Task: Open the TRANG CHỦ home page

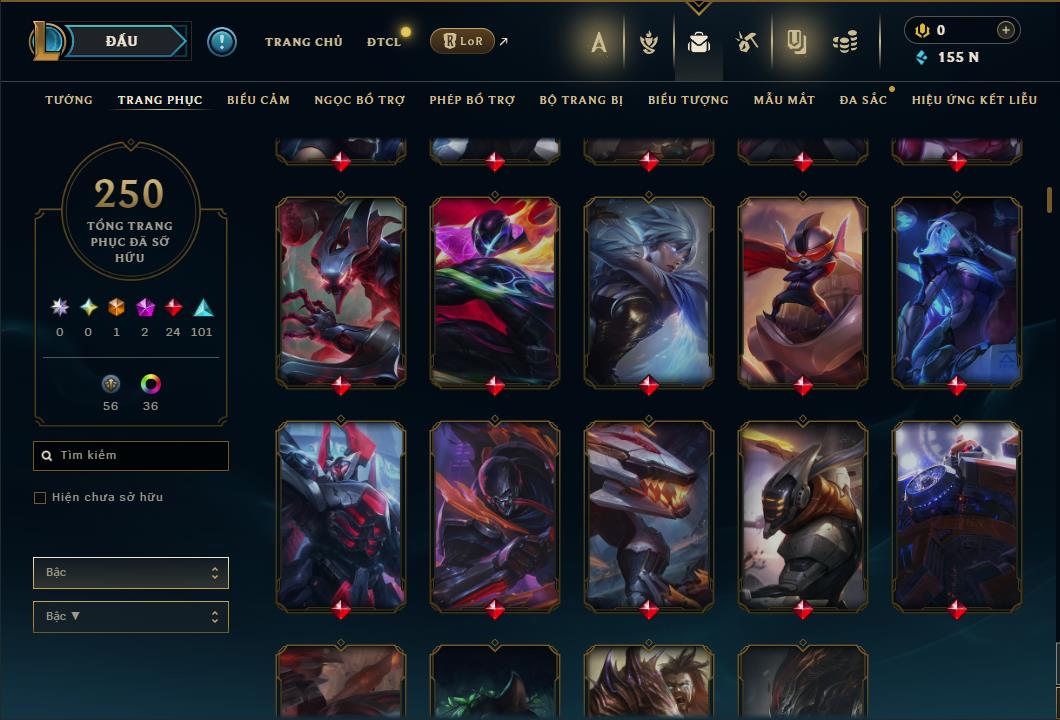Action: (x=303, y=42)
